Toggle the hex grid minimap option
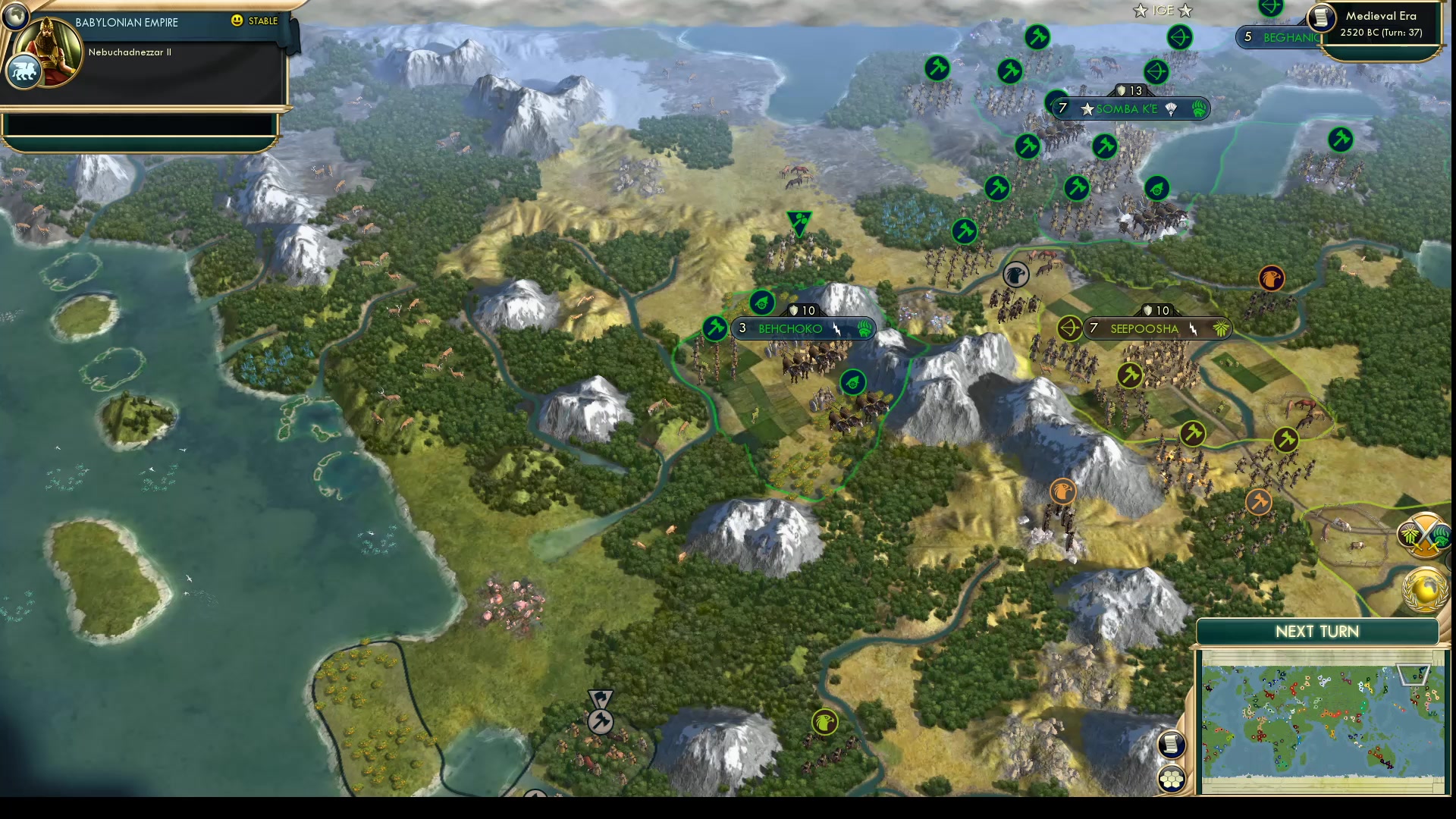Screen dimensions: 1456x819 pos(1172,779)
